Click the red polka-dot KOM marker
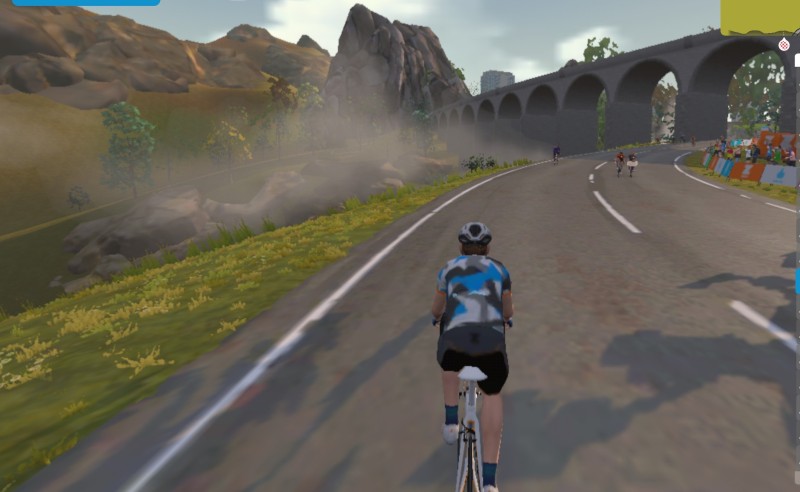Viewport: 800px width, 492px height. (783, 44)
